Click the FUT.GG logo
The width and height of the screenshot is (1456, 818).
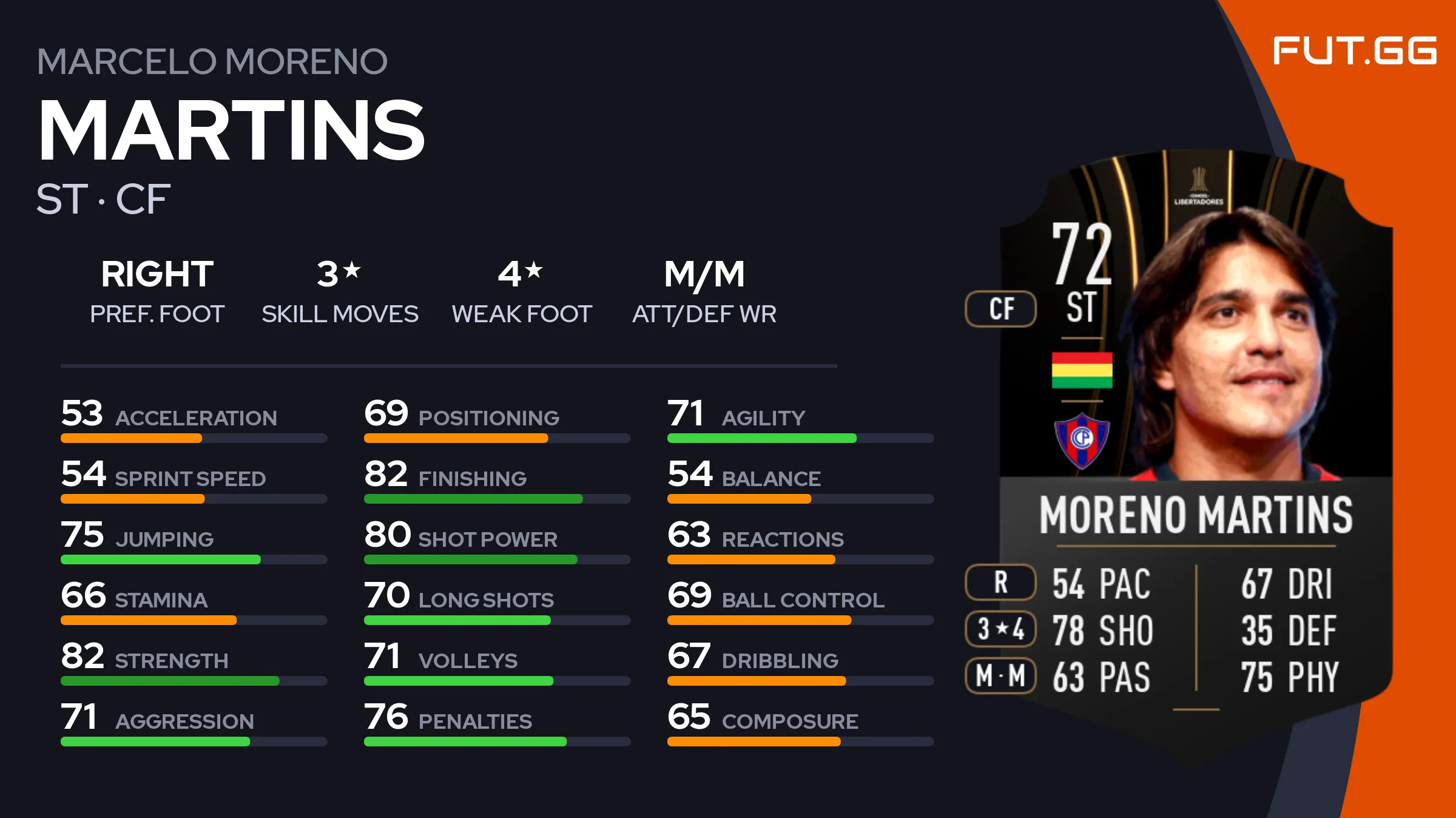1354,50
